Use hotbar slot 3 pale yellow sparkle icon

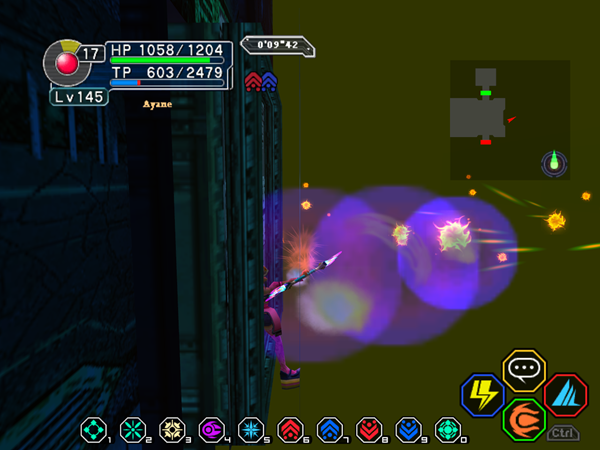coord(172,430)
